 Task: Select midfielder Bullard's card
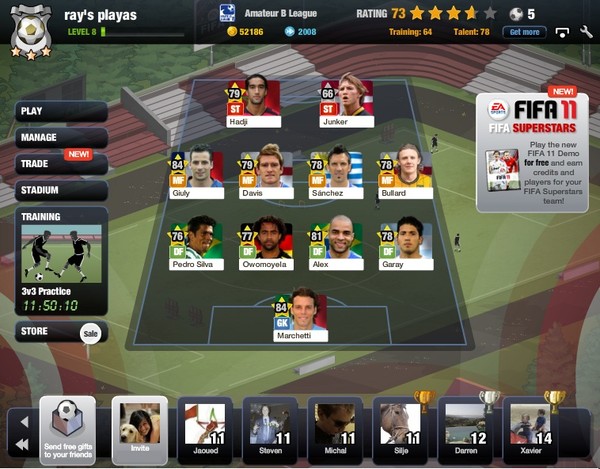pos(406,173)
